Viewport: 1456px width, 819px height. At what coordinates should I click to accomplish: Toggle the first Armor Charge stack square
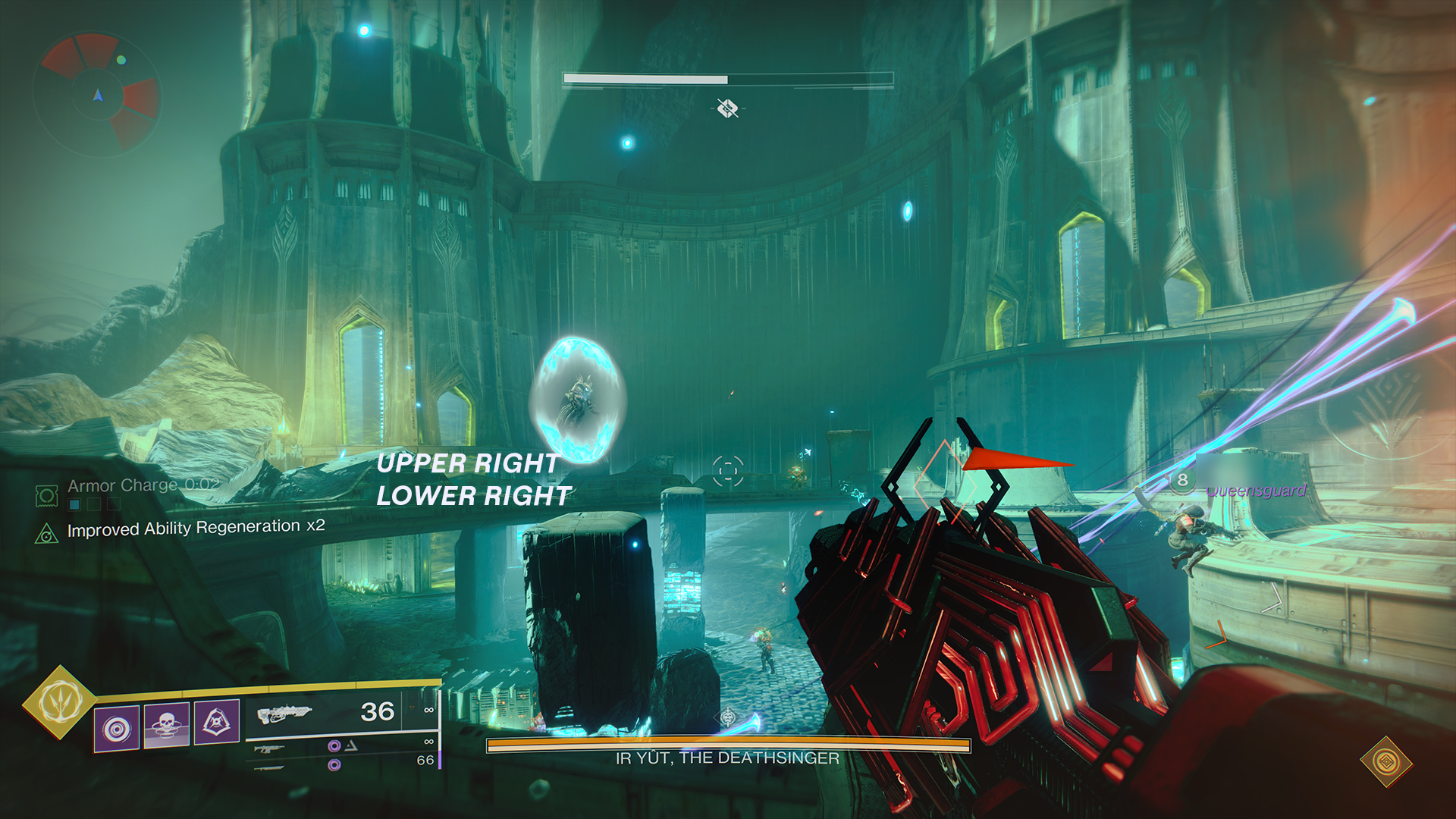[74, 503]
